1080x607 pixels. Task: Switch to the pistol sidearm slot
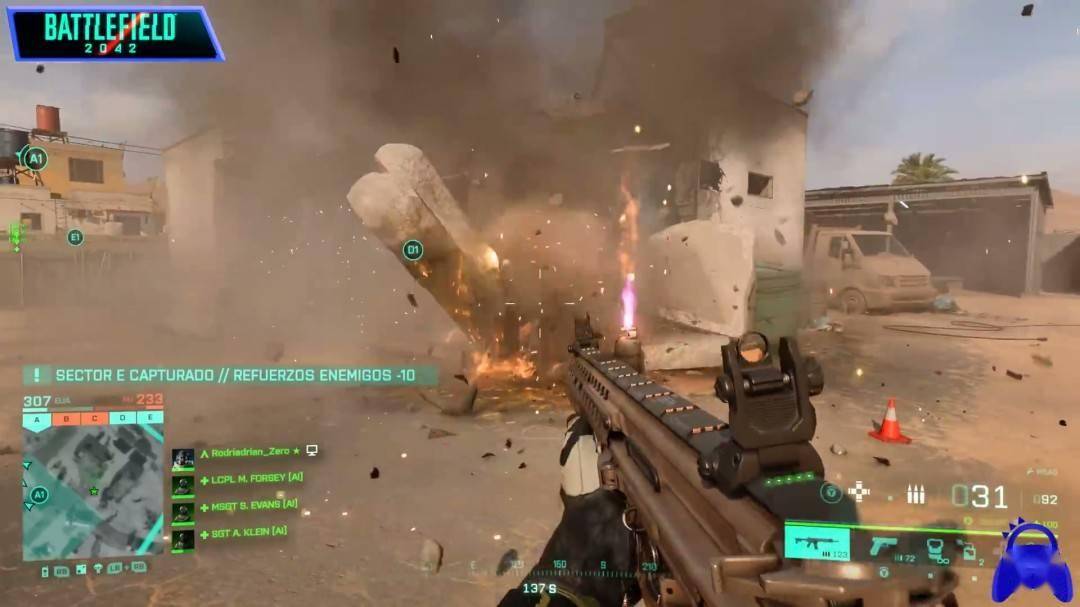(x=884, y=546)
